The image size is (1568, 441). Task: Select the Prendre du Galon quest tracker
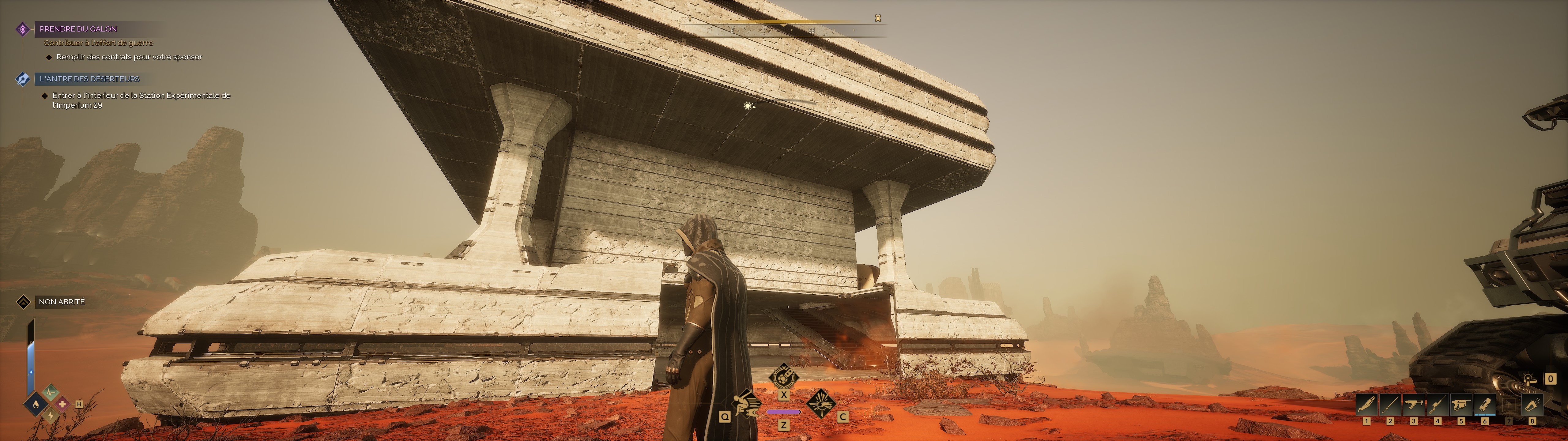pyautogui.click(x=78, y=28)
